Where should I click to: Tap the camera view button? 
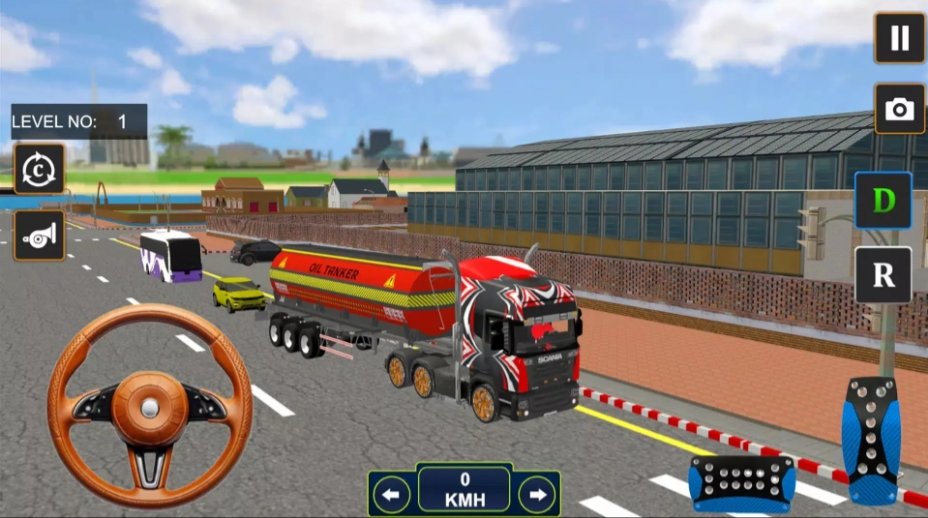pos(899,109)
